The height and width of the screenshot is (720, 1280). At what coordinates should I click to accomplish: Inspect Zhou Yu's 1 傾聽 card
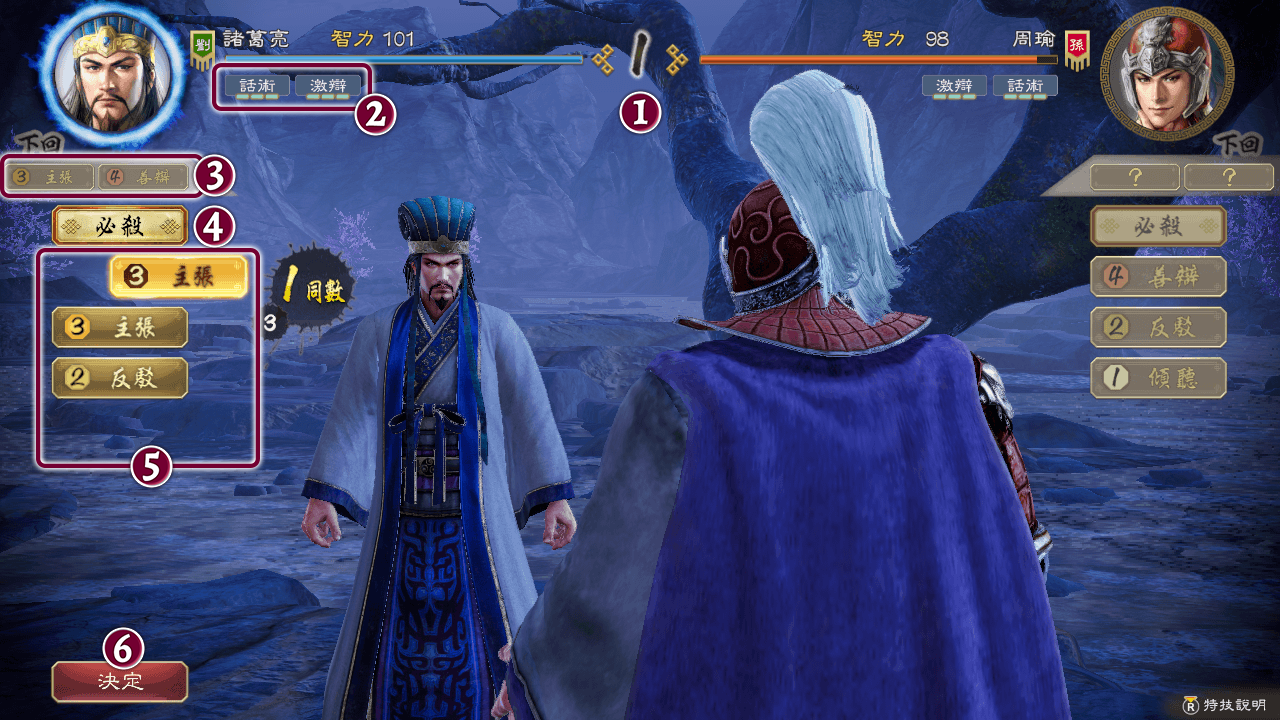coord(1158,378)
